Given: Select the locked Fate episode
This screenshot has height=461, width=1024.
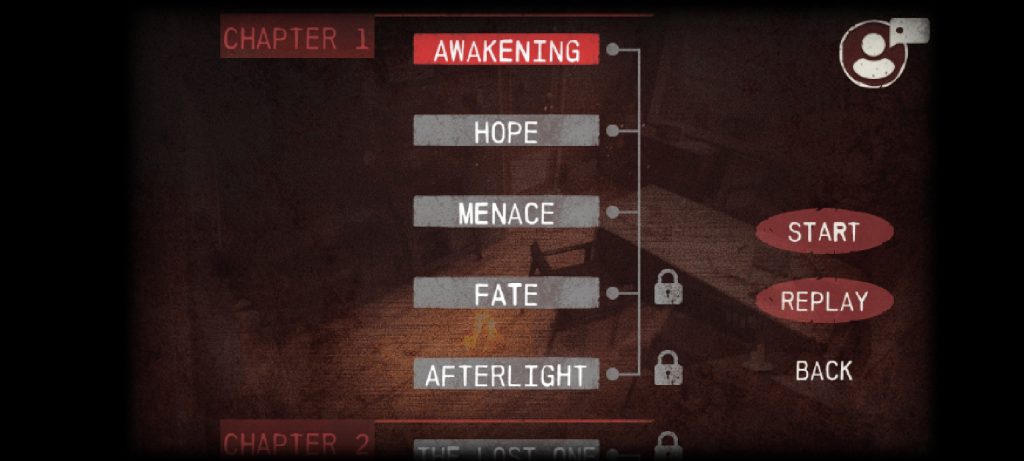Looking at the screenshot, I should coord(506,294).
